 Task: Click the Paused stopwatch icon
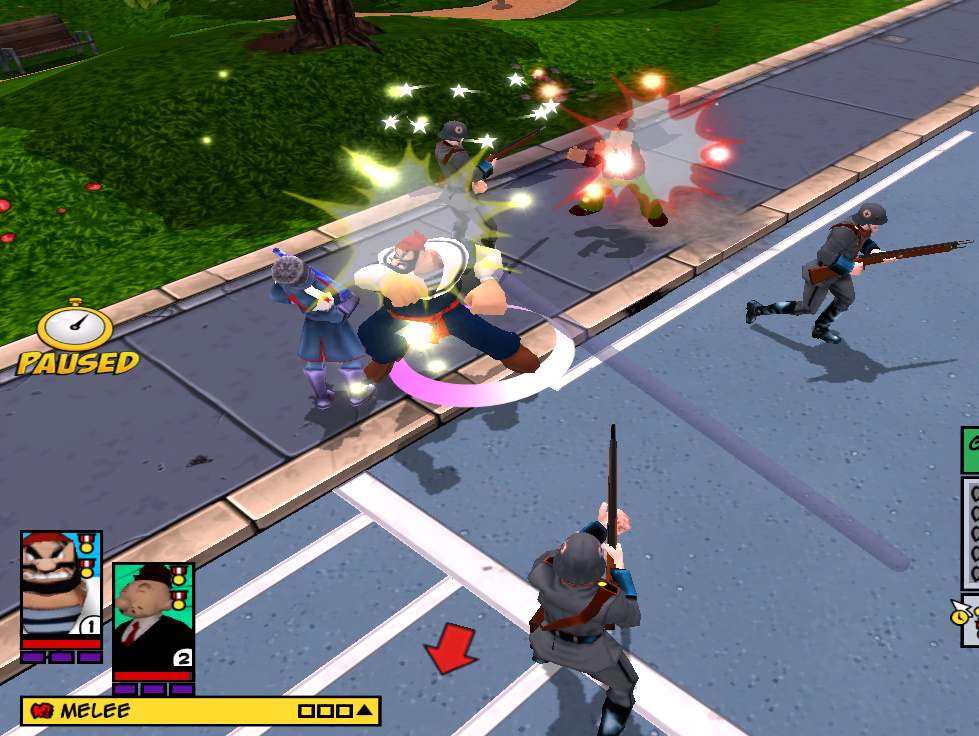click(x=76, y=324)
